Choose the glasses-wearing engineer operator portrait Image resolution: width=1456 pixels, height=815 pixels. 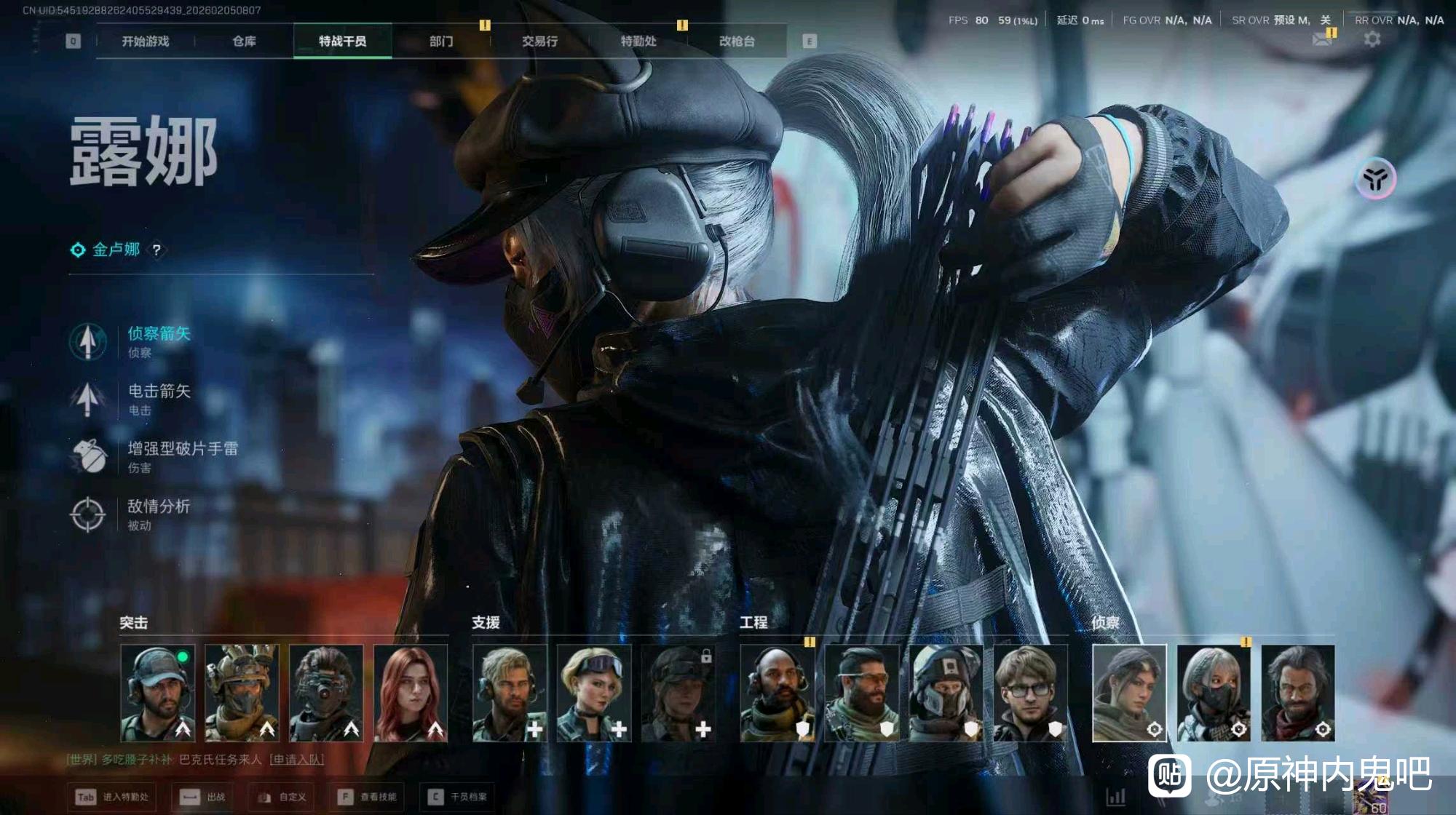[1029, 693]
